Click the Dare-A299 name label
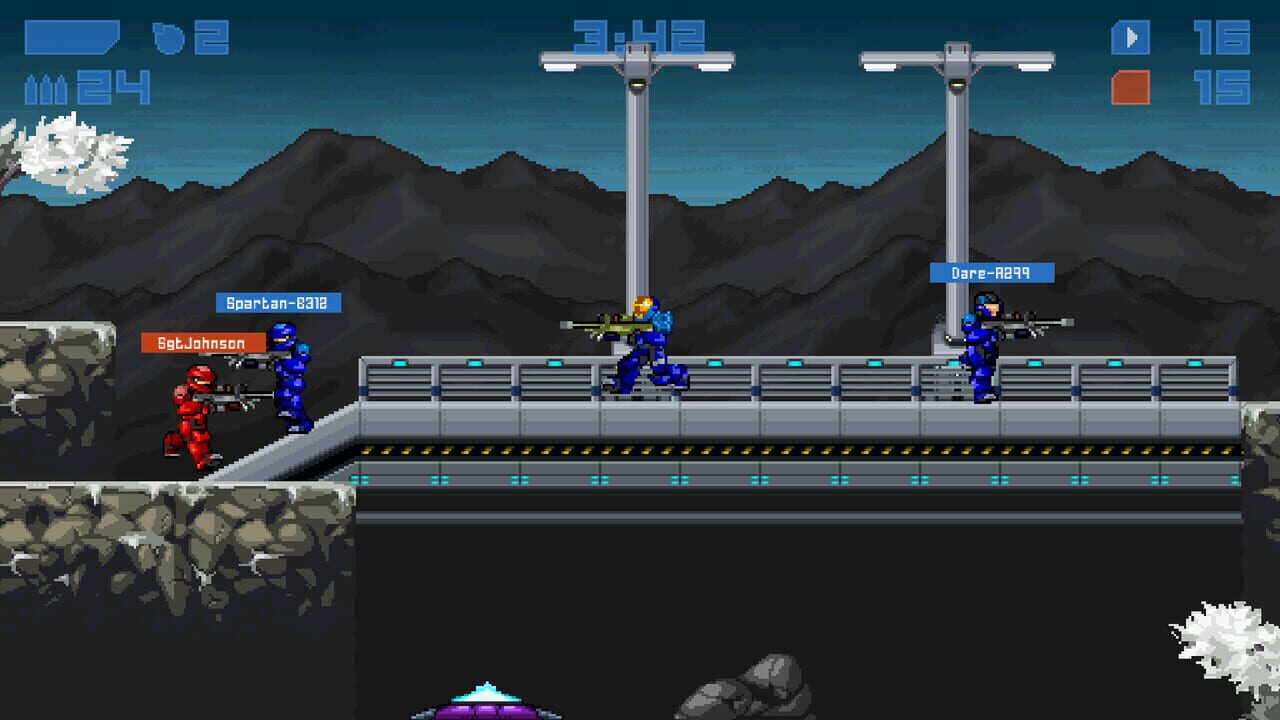Viewport: 1280px width, 720px height. coord(992,271)
